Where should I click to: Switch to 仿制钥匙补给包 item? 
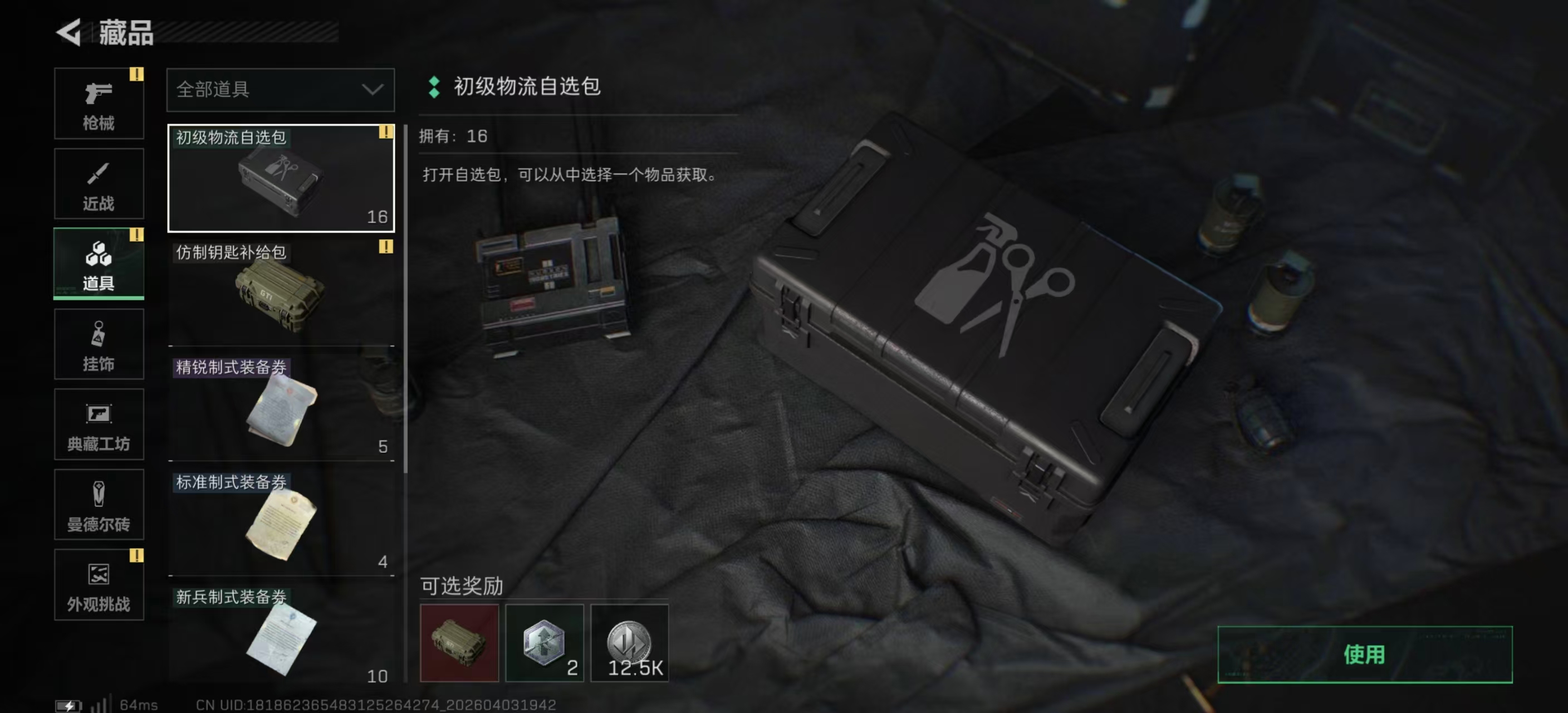tap(280, 292)
